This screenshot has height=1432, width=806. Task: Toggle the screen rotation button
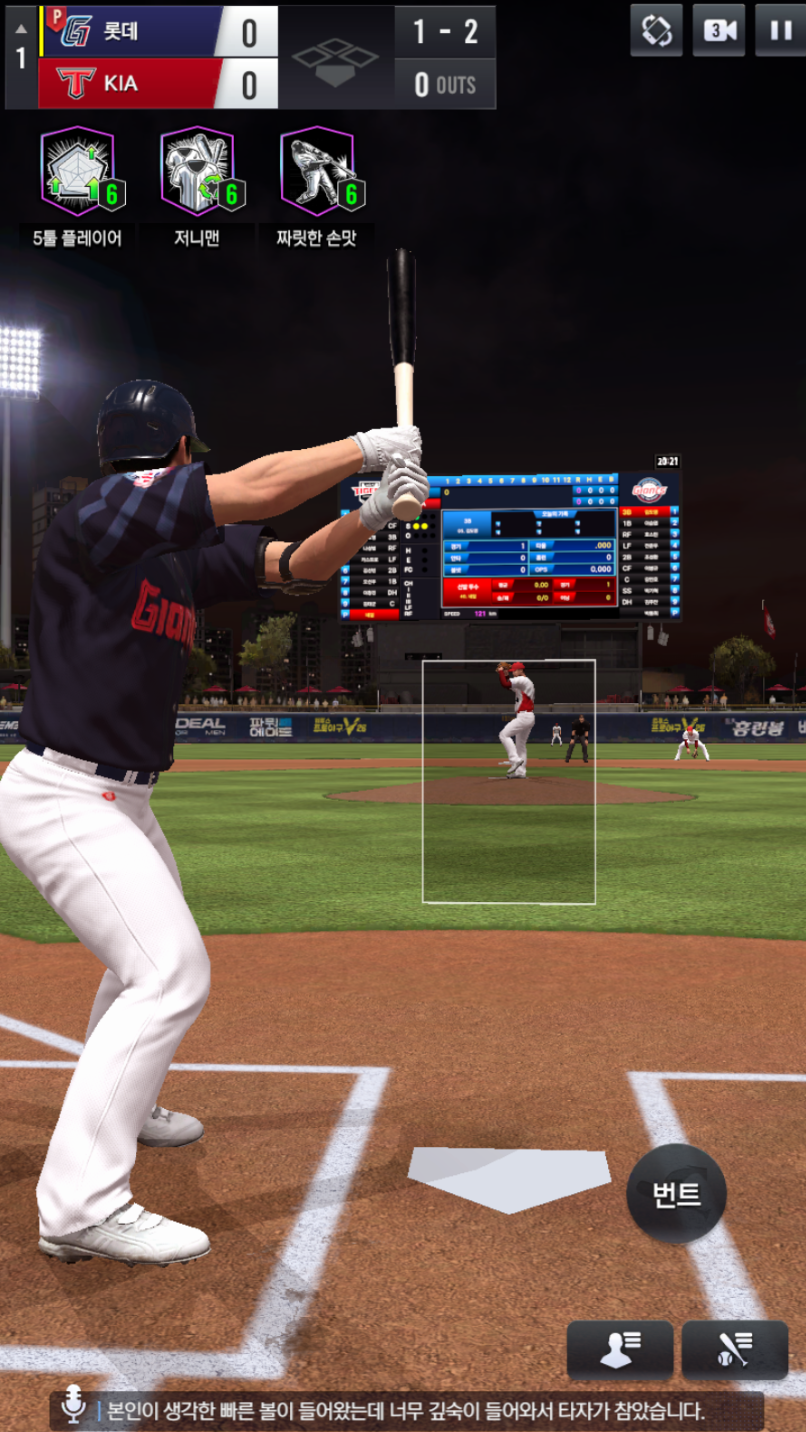point(656,30)
